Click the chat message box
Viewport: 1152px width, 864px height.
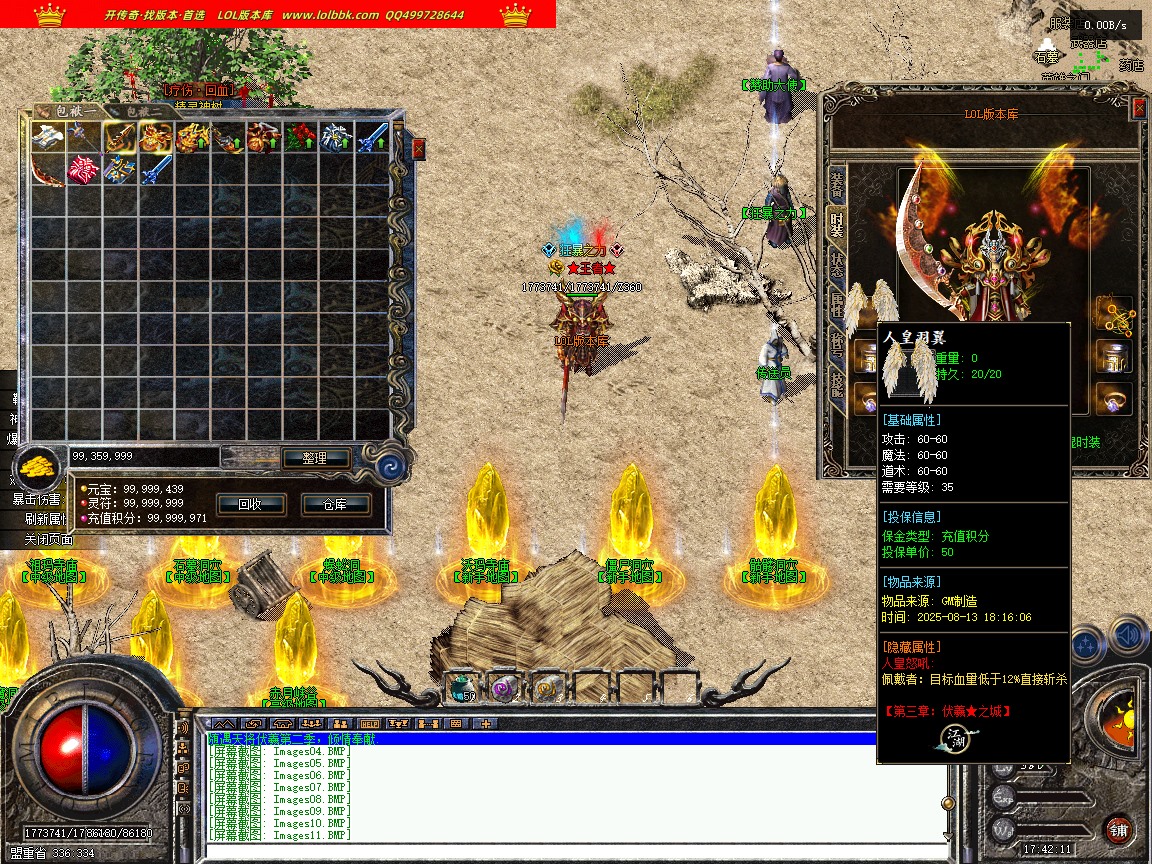(570, 790)
